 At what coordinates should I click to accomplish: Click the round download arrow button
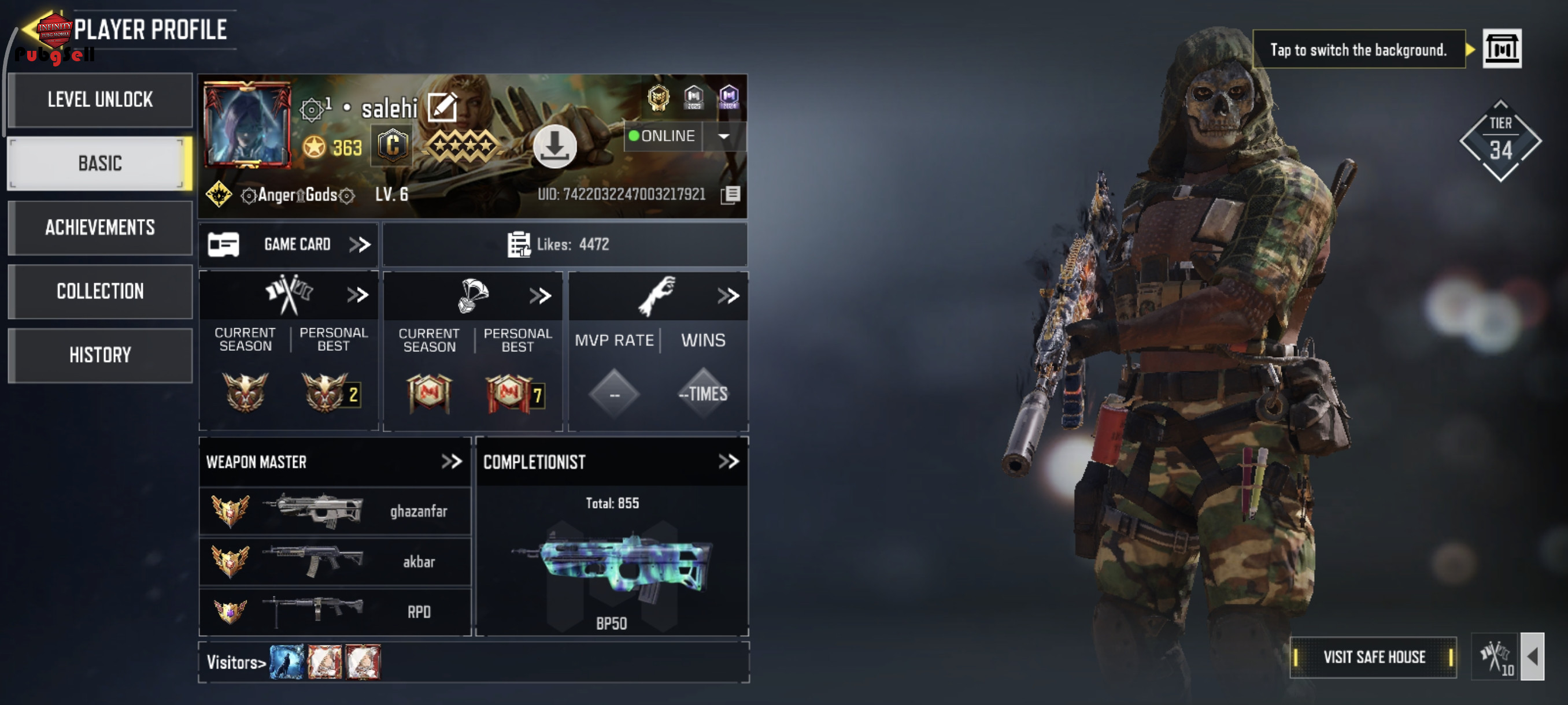pos(554,146)
